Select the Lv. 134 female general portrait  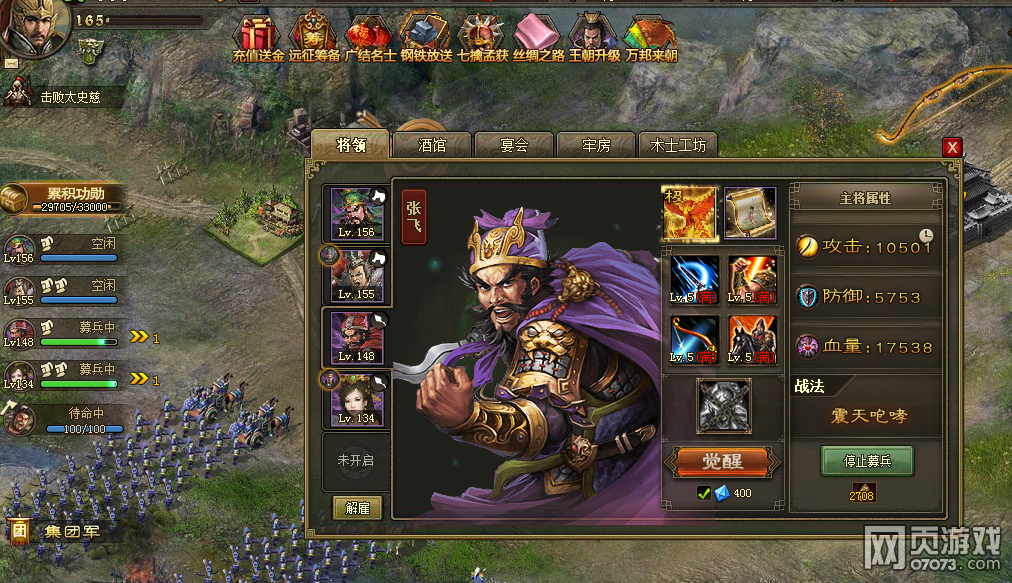point(357,398)
